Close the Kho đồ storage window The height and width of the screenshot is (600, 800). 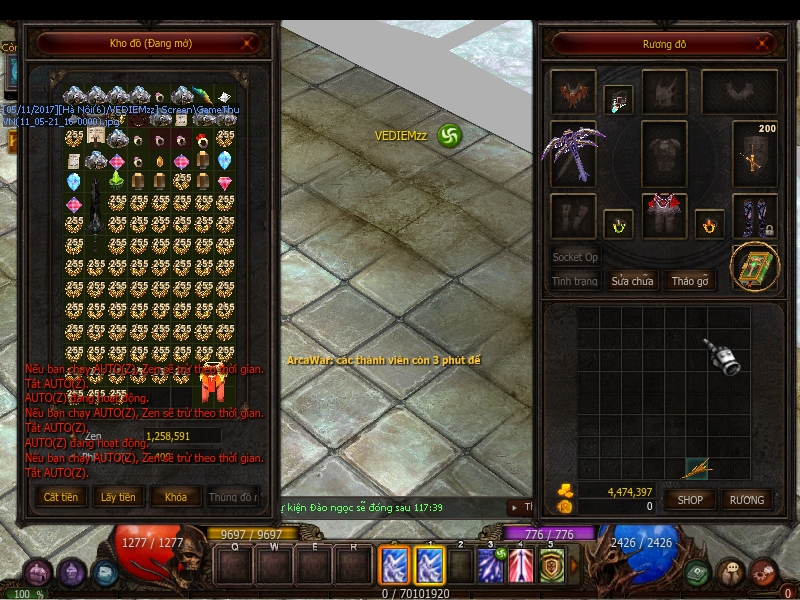click(248, 43)
